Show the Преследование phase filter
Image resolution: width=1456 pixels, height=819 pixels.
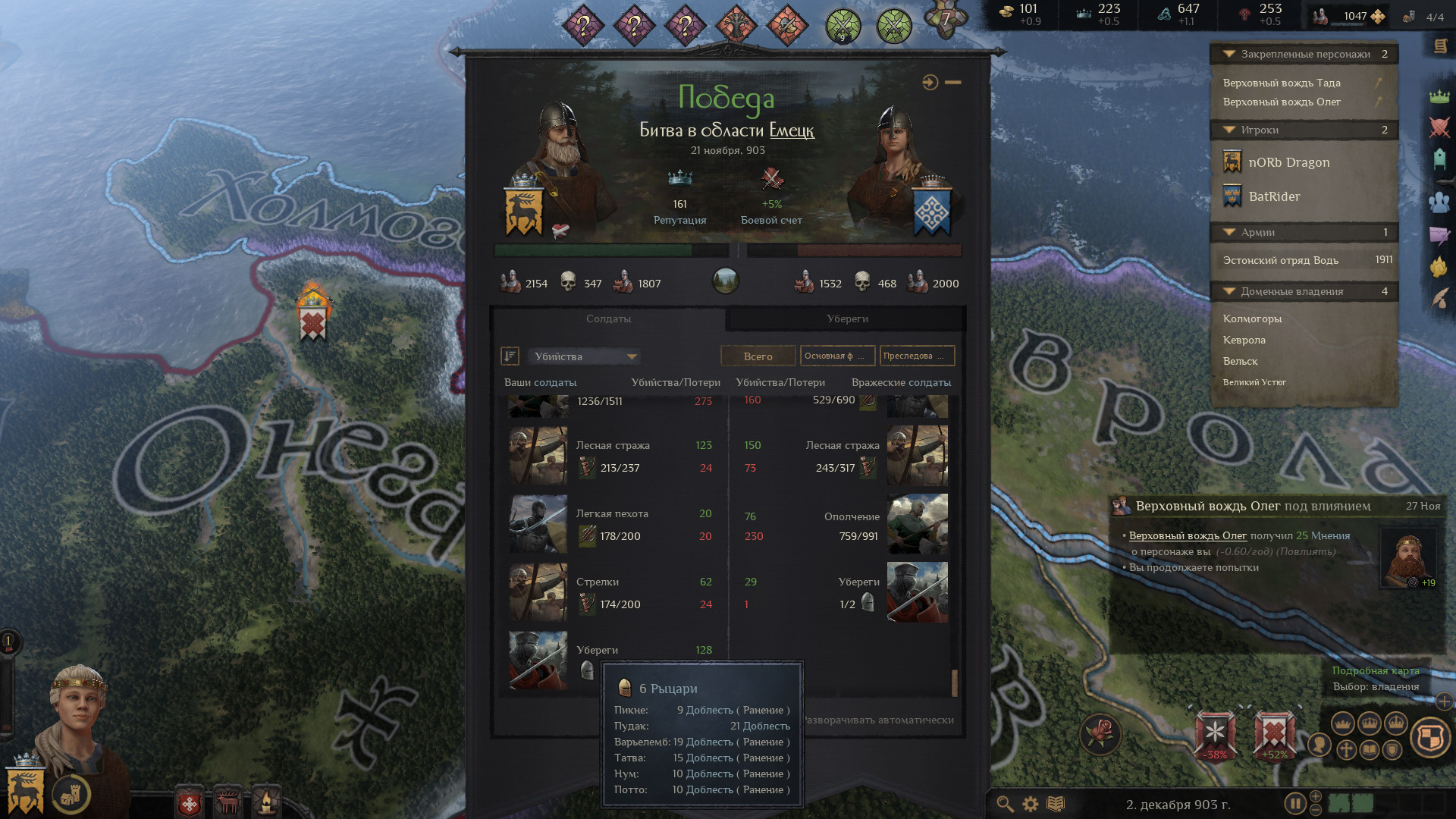(917, 356)
